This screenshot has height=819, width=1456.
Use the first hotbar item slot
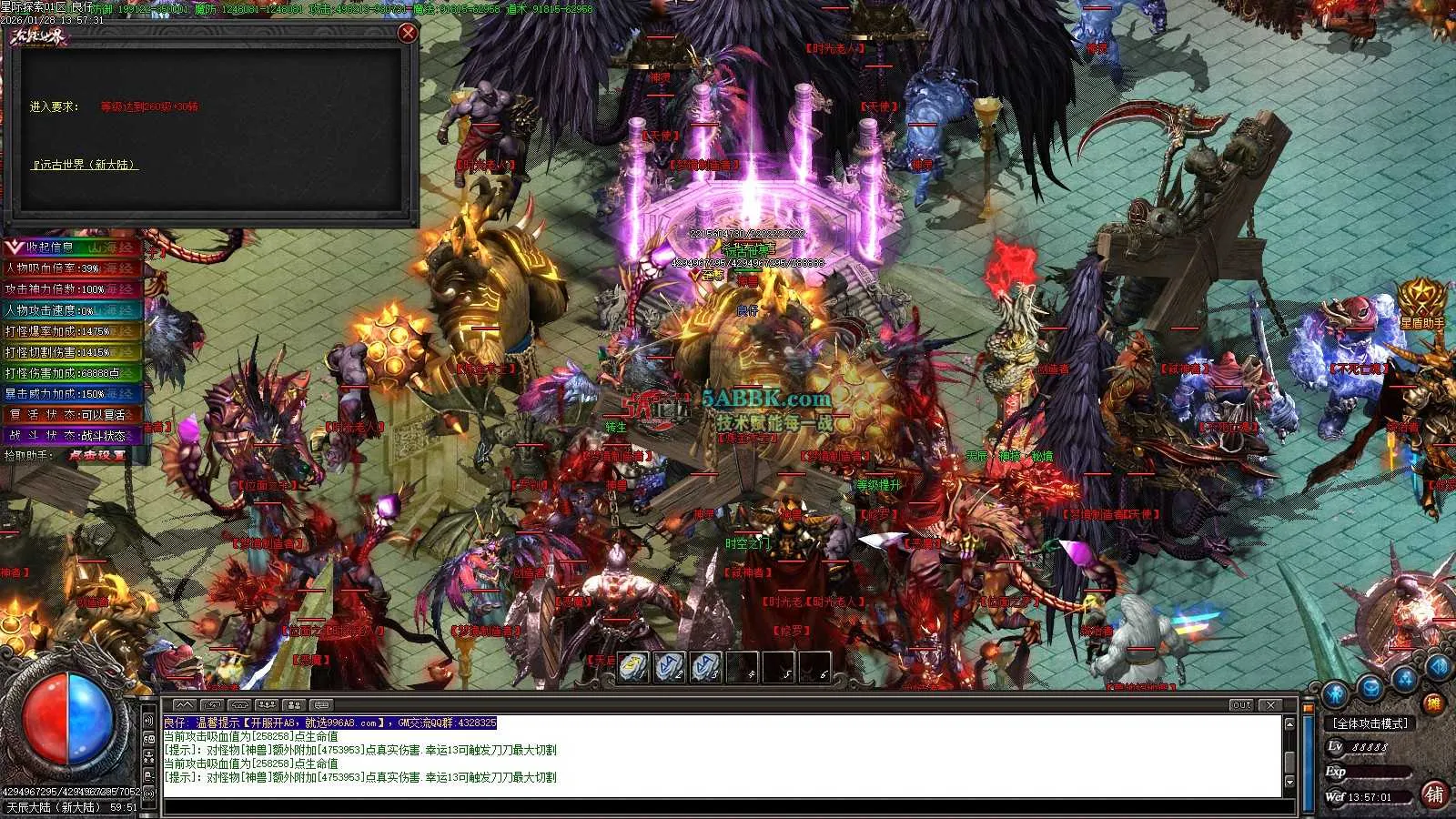[634, 667]
